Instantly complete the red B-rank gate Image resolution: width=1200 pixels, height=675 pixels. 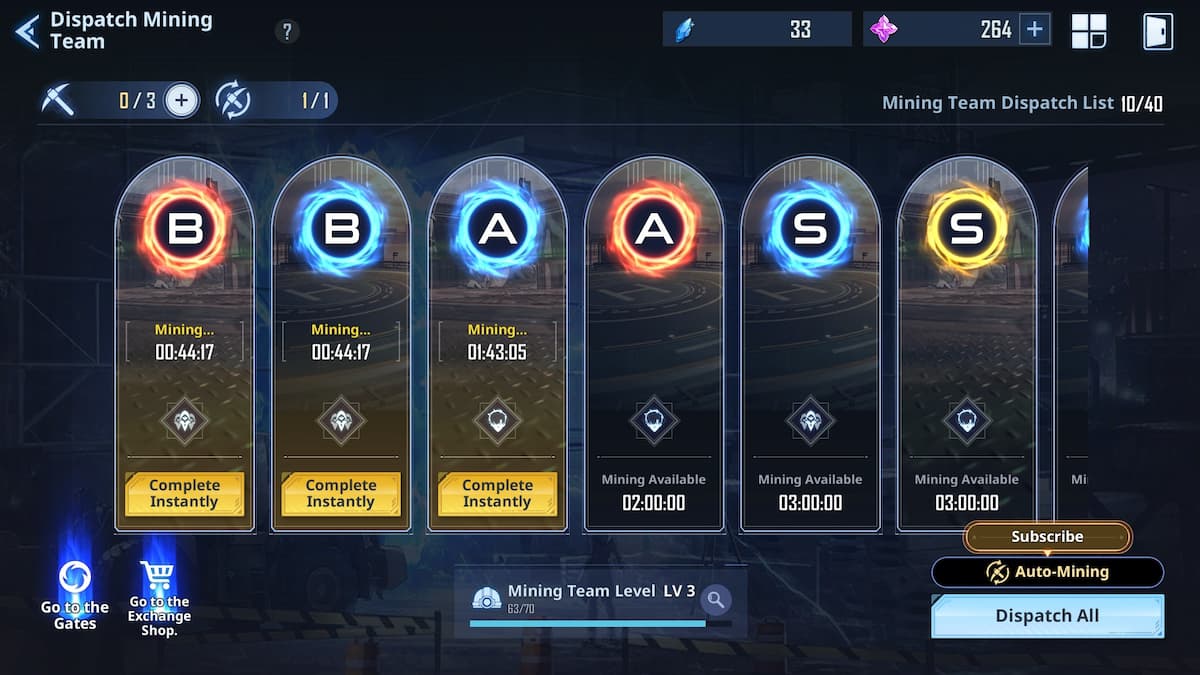[184, 493]
